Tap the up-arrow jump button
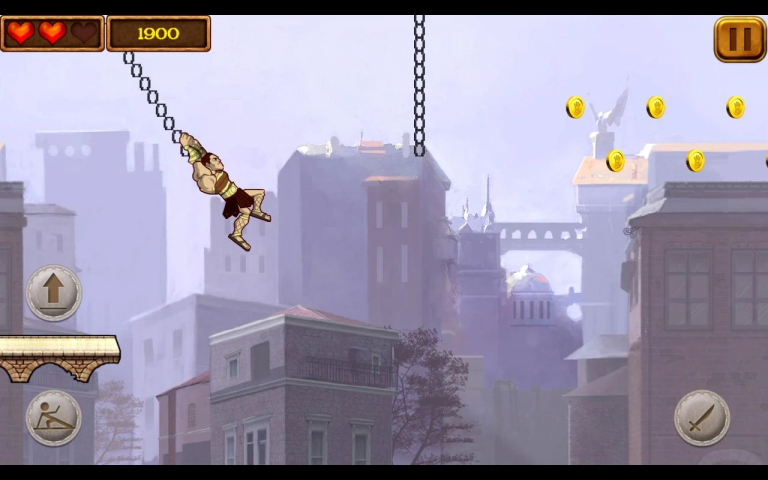The height and width of the screenshot is (480, 768). coord(54,292)
